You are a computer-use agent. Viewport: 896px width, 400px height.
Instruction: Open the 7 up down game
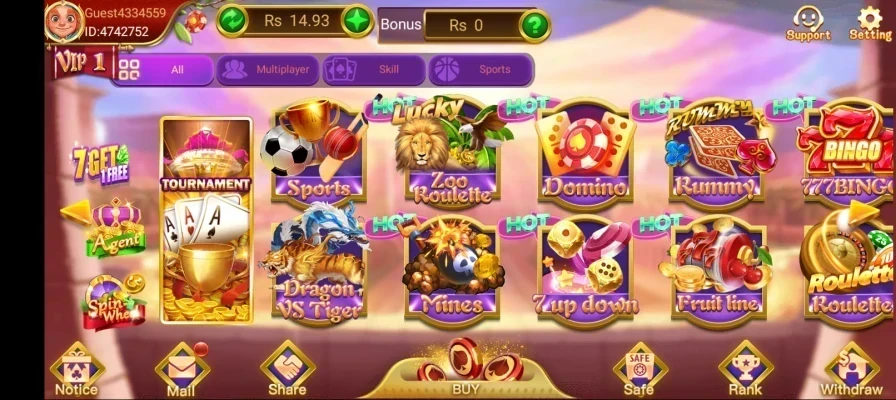[584, 268]
